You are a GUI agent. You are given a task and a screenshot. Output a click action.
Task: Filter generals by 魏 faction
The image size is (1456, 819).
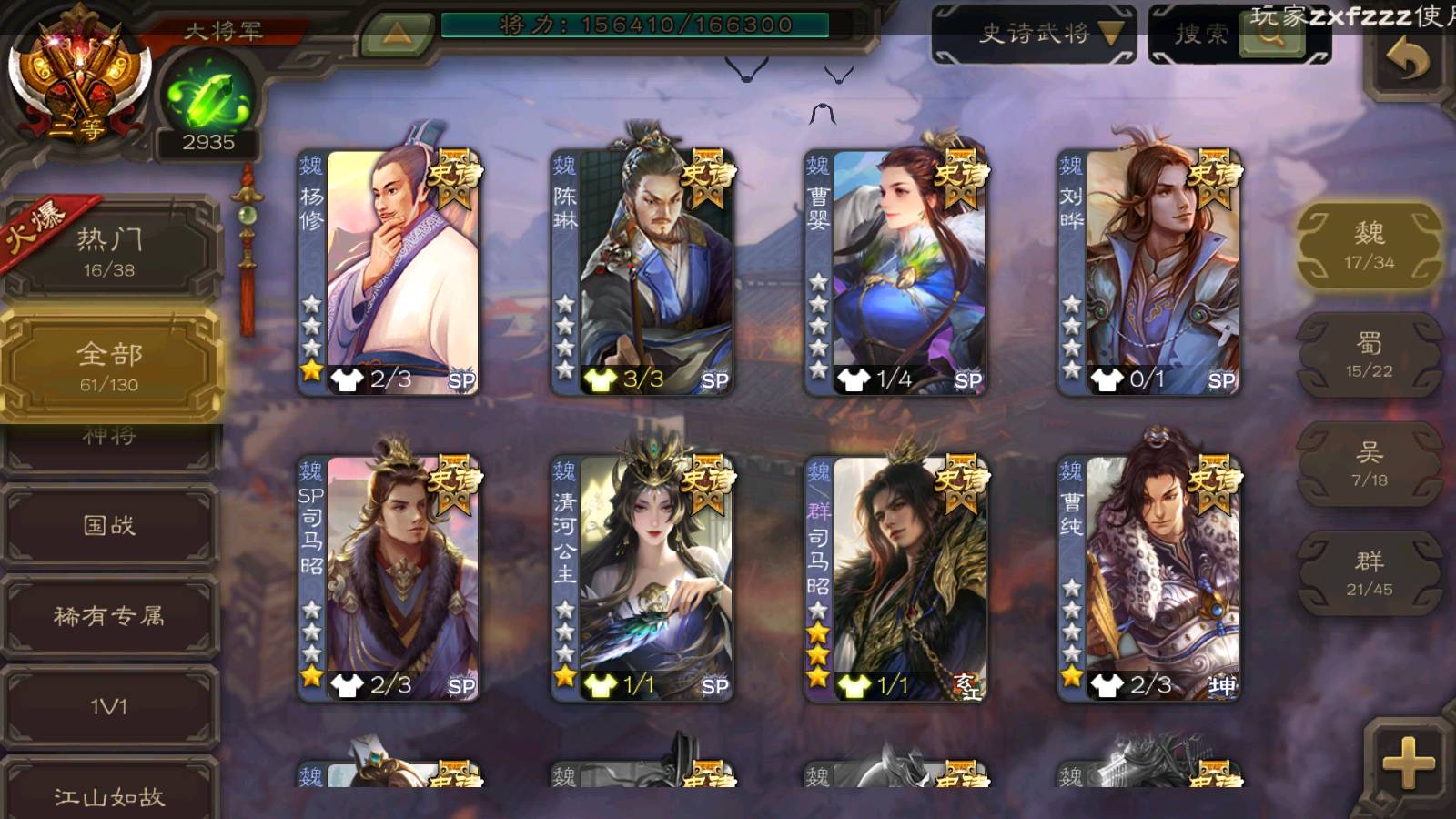[x=1369, y=246]
